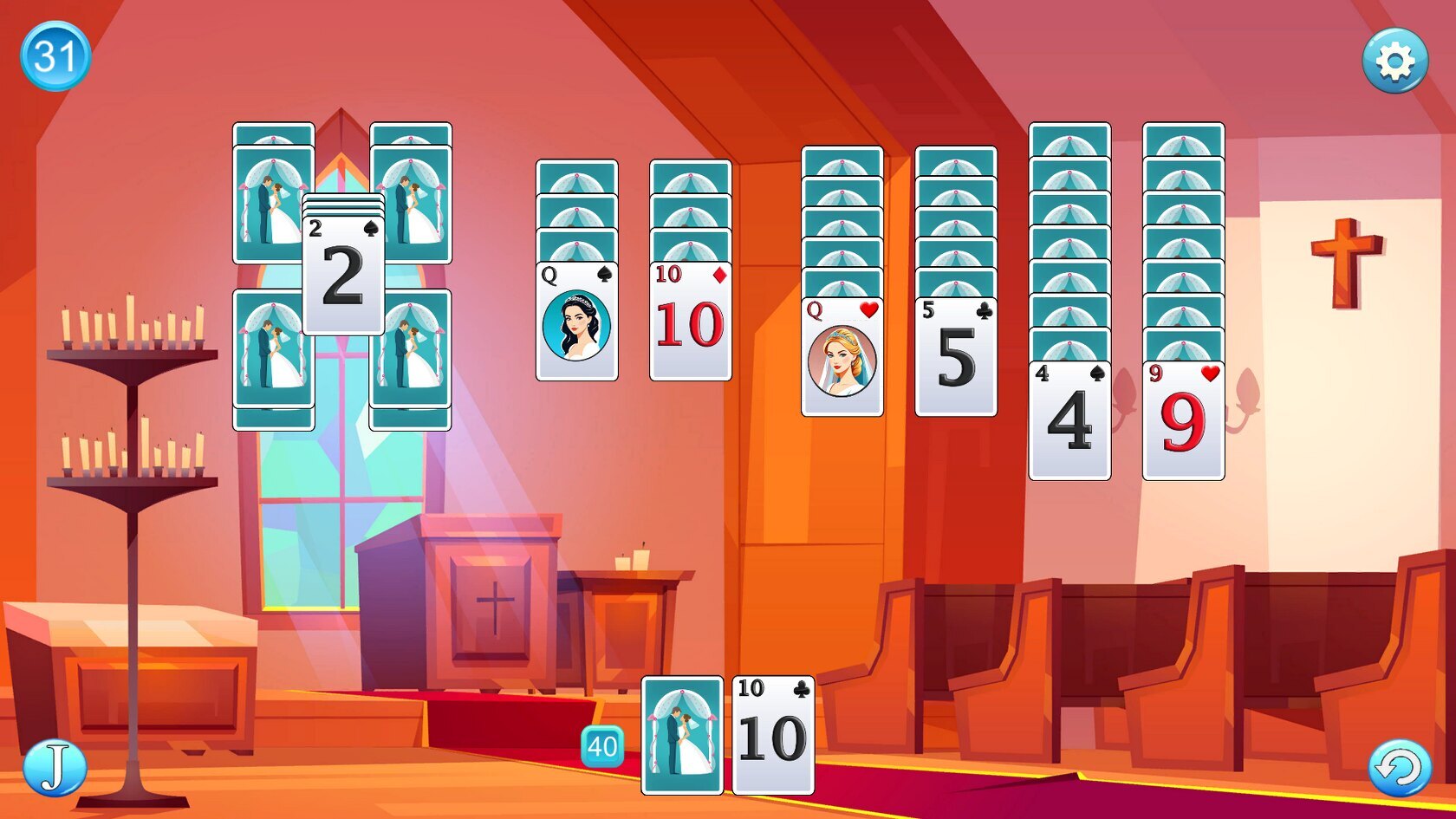The height and width of the screenshot is (819, 1456).
Task: Play the 9 of hearts card
Action: tap(1183, 420)
